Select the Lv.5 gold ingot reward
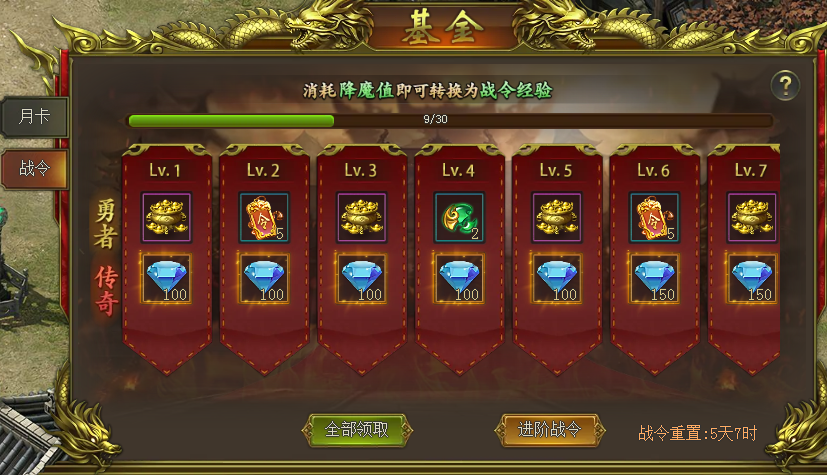The height and width of the screenshot is (475, 827). click(556, 217)
